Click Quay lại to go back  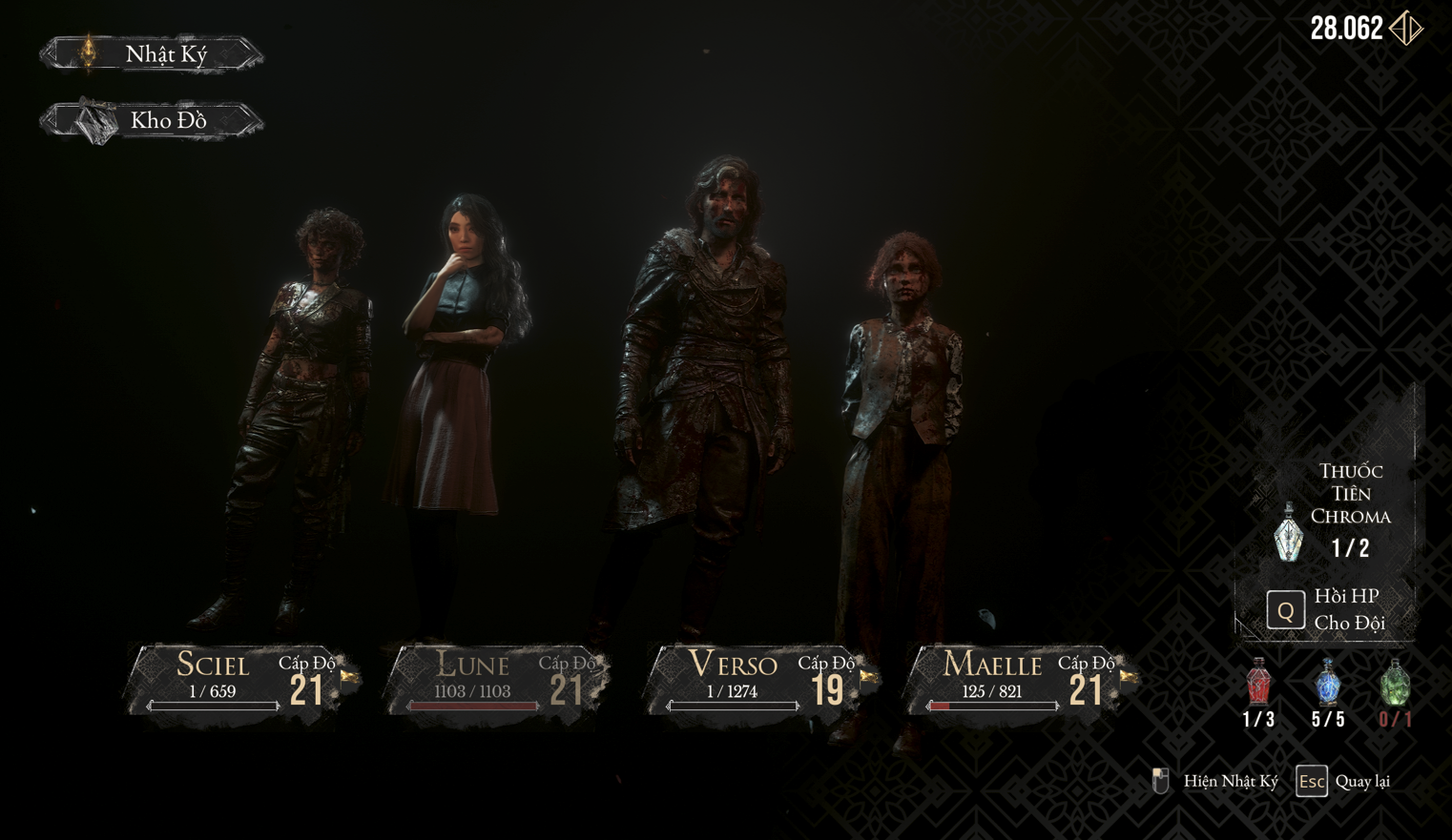[x=1343, y=782]
